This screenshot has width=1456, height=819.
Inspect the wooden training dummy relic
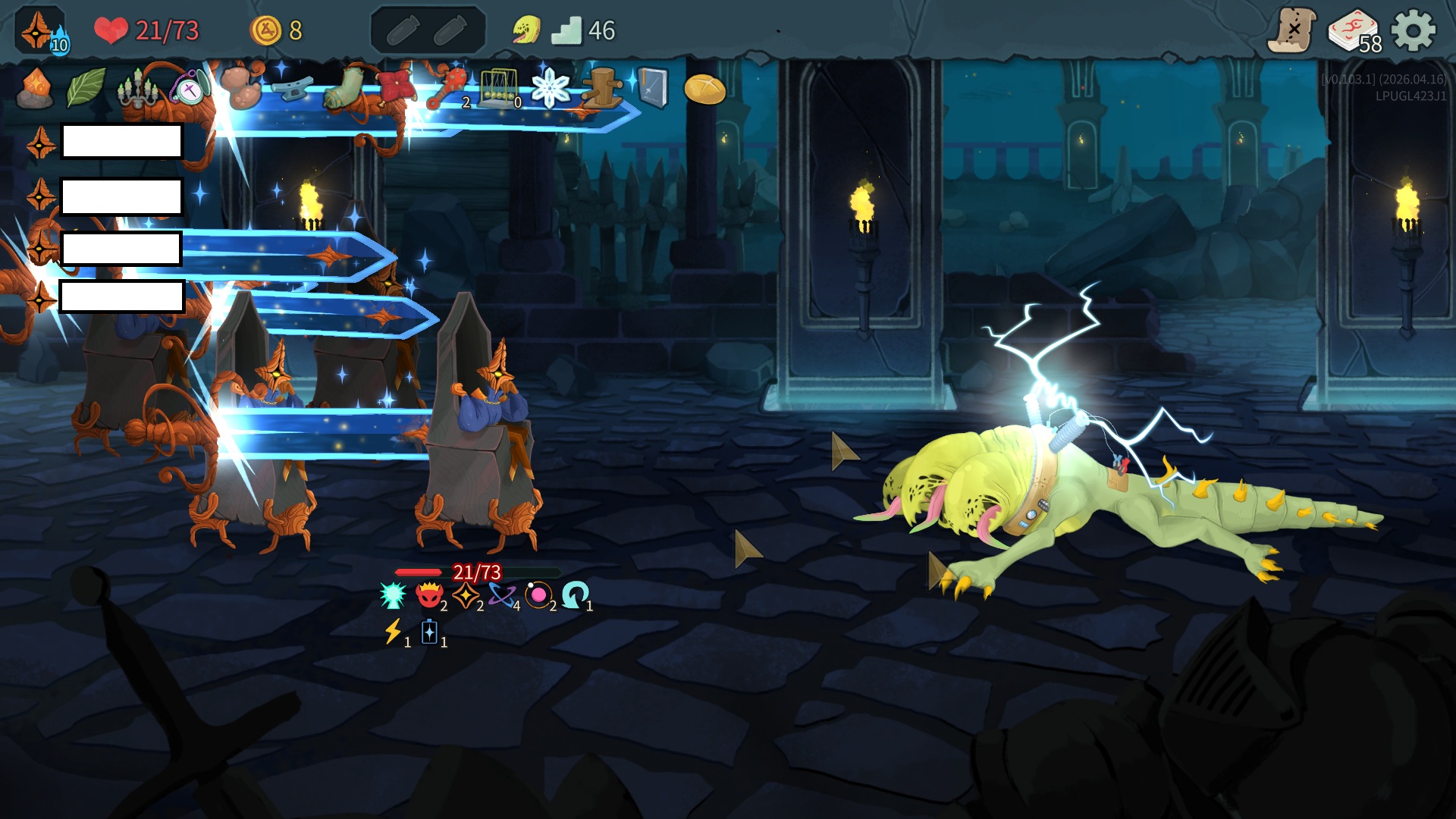[x=602, y=89]
